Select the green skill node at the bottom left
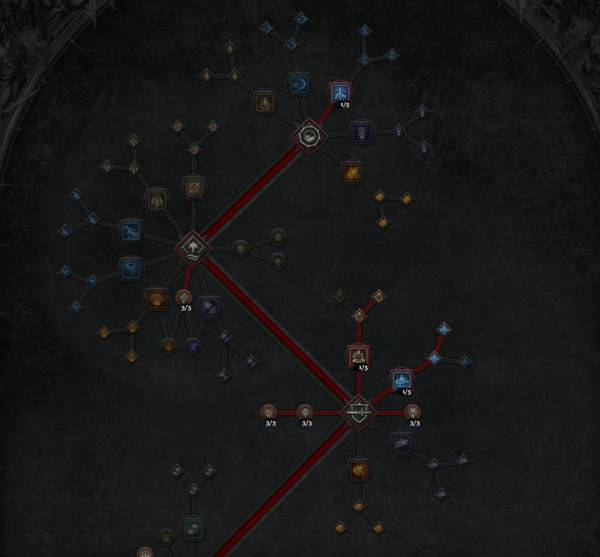Image resolution: width=600 pixels, height=557 pixels. coord(194,526)
